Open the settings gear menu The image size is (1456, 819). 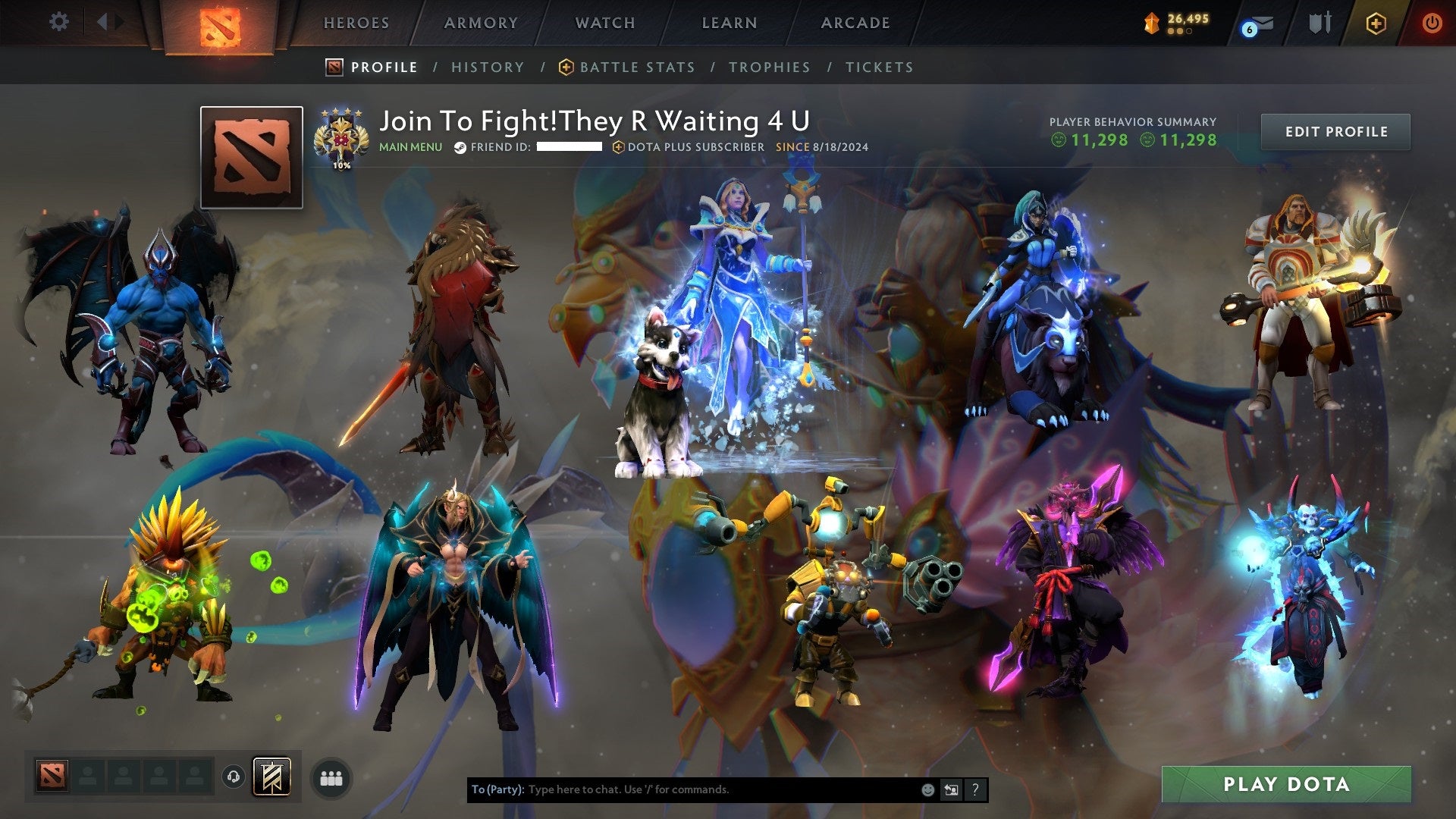tap(58, 22)
